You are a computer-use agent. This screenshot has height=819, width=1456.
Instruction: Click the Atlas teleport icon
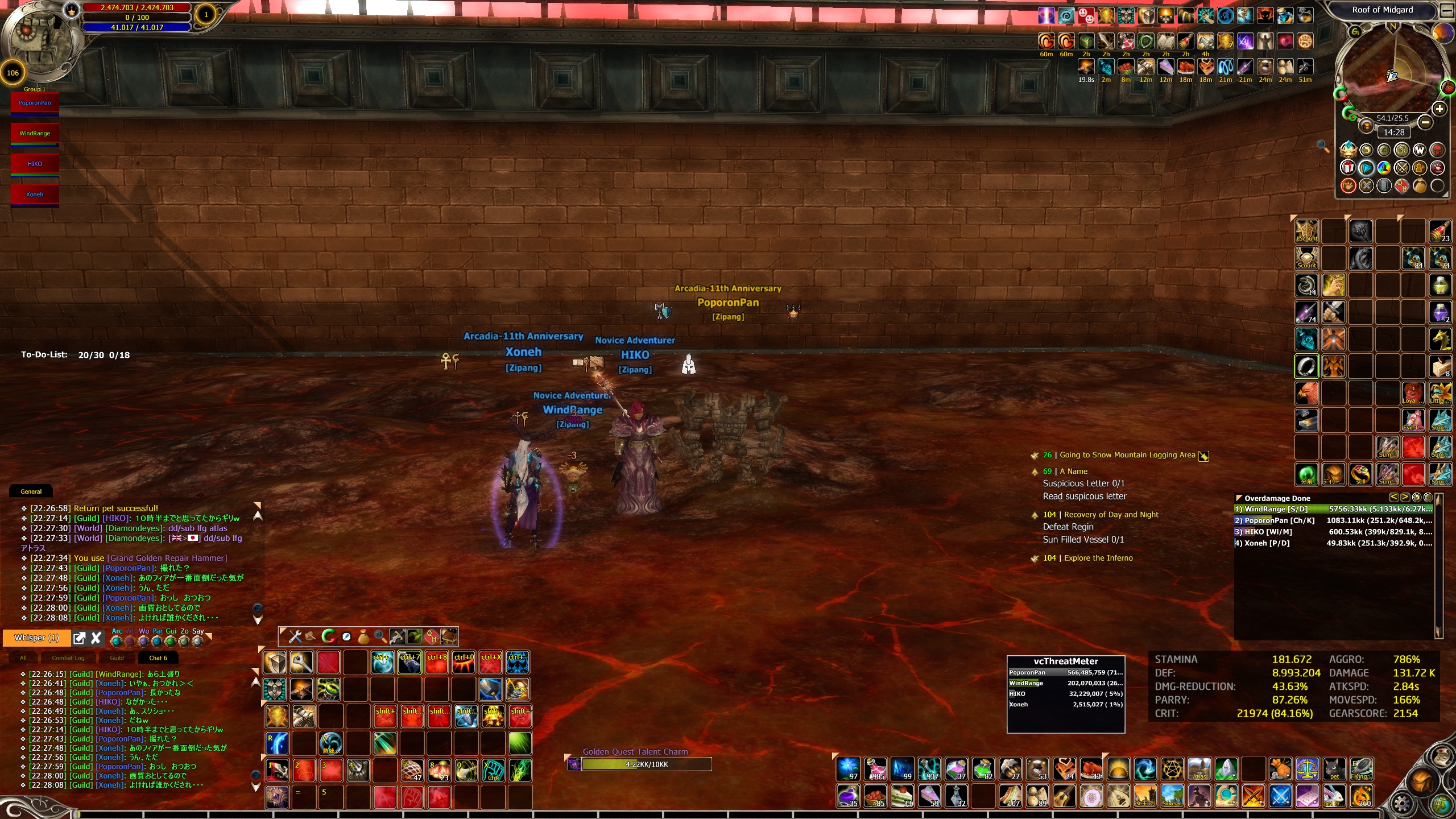1199,768
